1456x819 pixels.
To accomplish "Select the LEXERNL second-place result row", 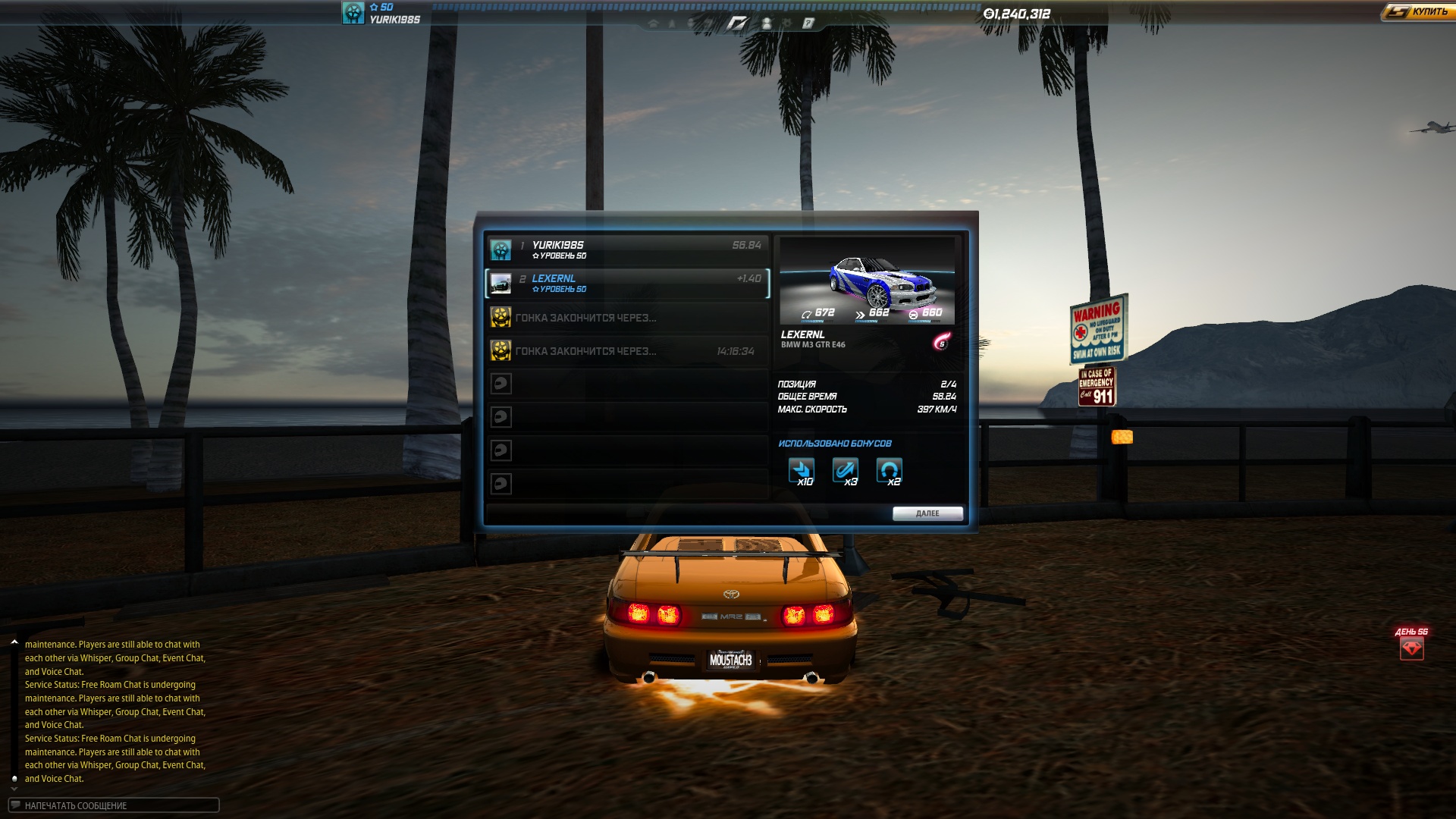I will coord(627,283).
